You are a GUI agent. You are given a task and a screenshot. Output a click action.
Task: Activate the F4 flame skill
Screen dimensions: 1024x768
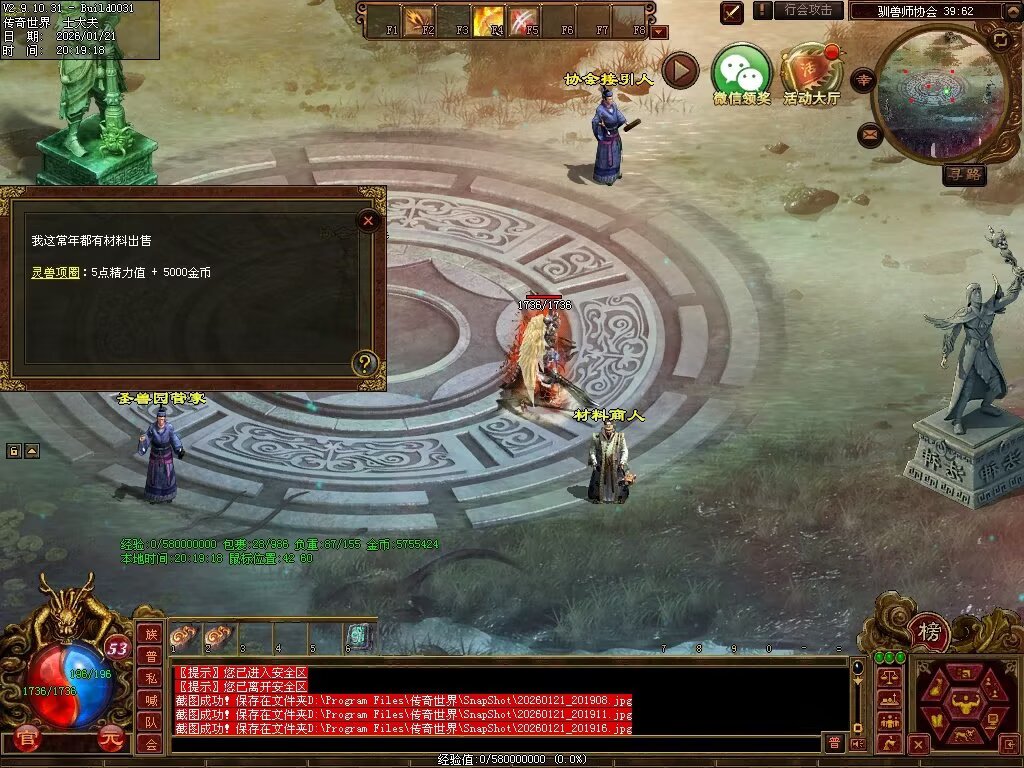(490, 19)
